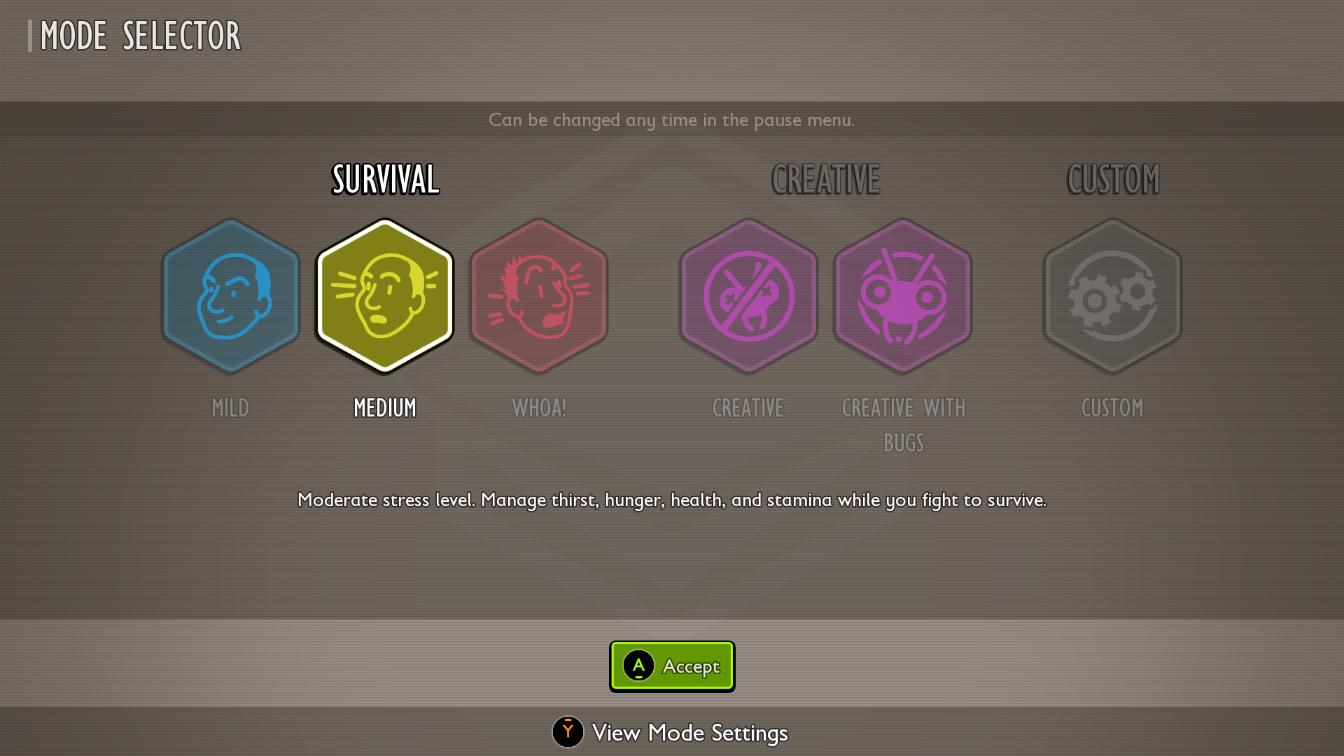
Task: Choose Creative With Bugs mode
Action: tap(903, 296)
